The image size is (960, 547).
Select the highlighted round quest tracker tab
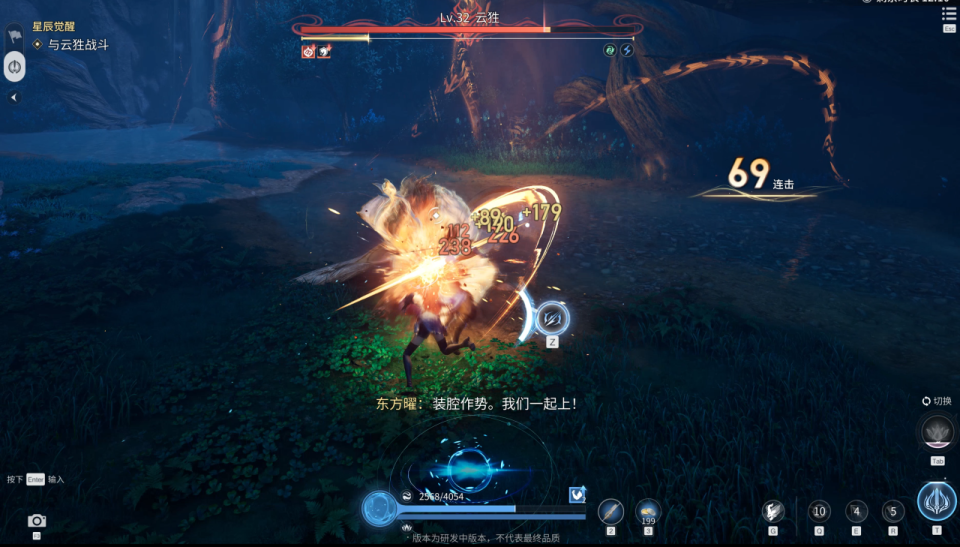15,67
